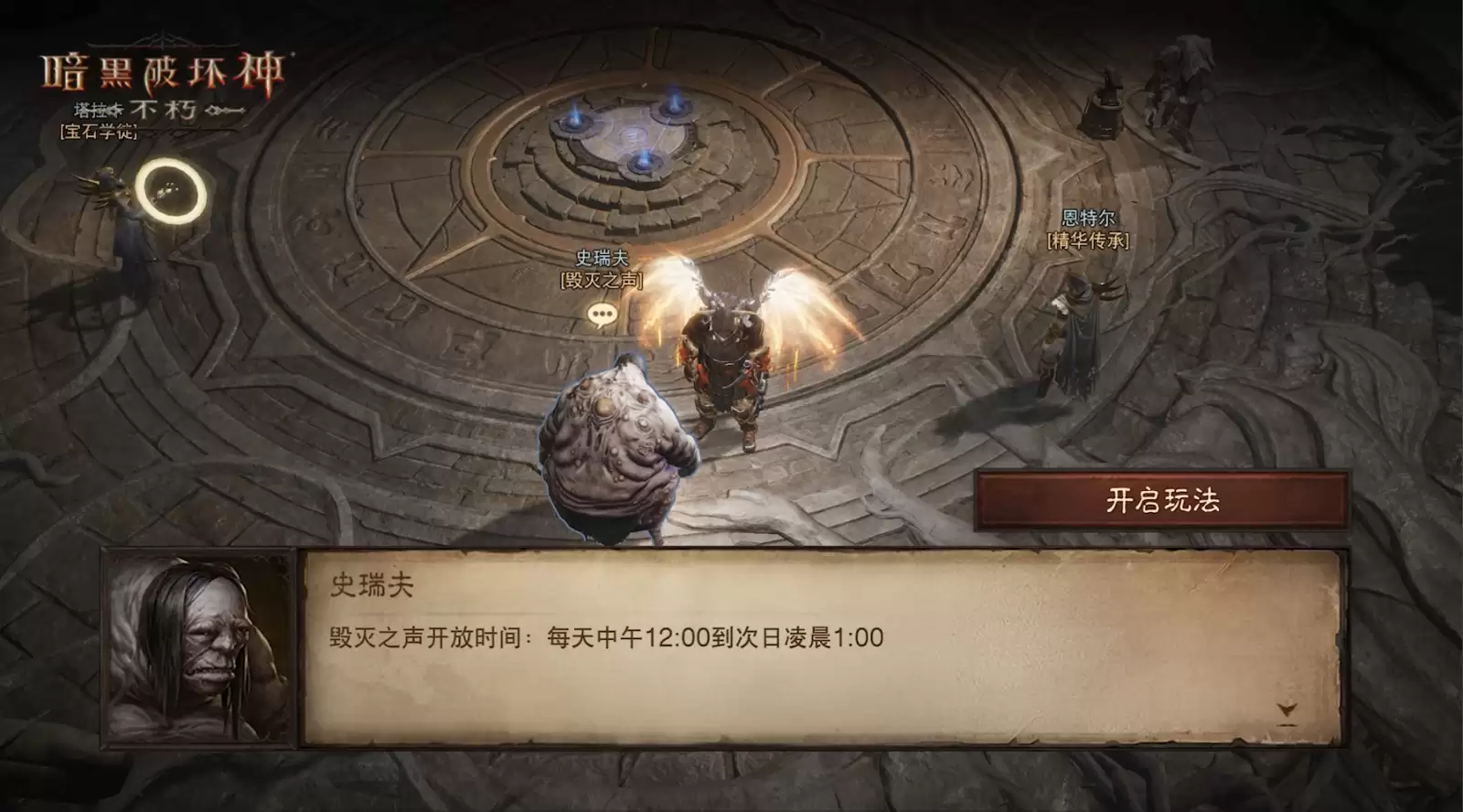Click the hunched 史瑞夫 creature NPC

(x=617, y=448)
